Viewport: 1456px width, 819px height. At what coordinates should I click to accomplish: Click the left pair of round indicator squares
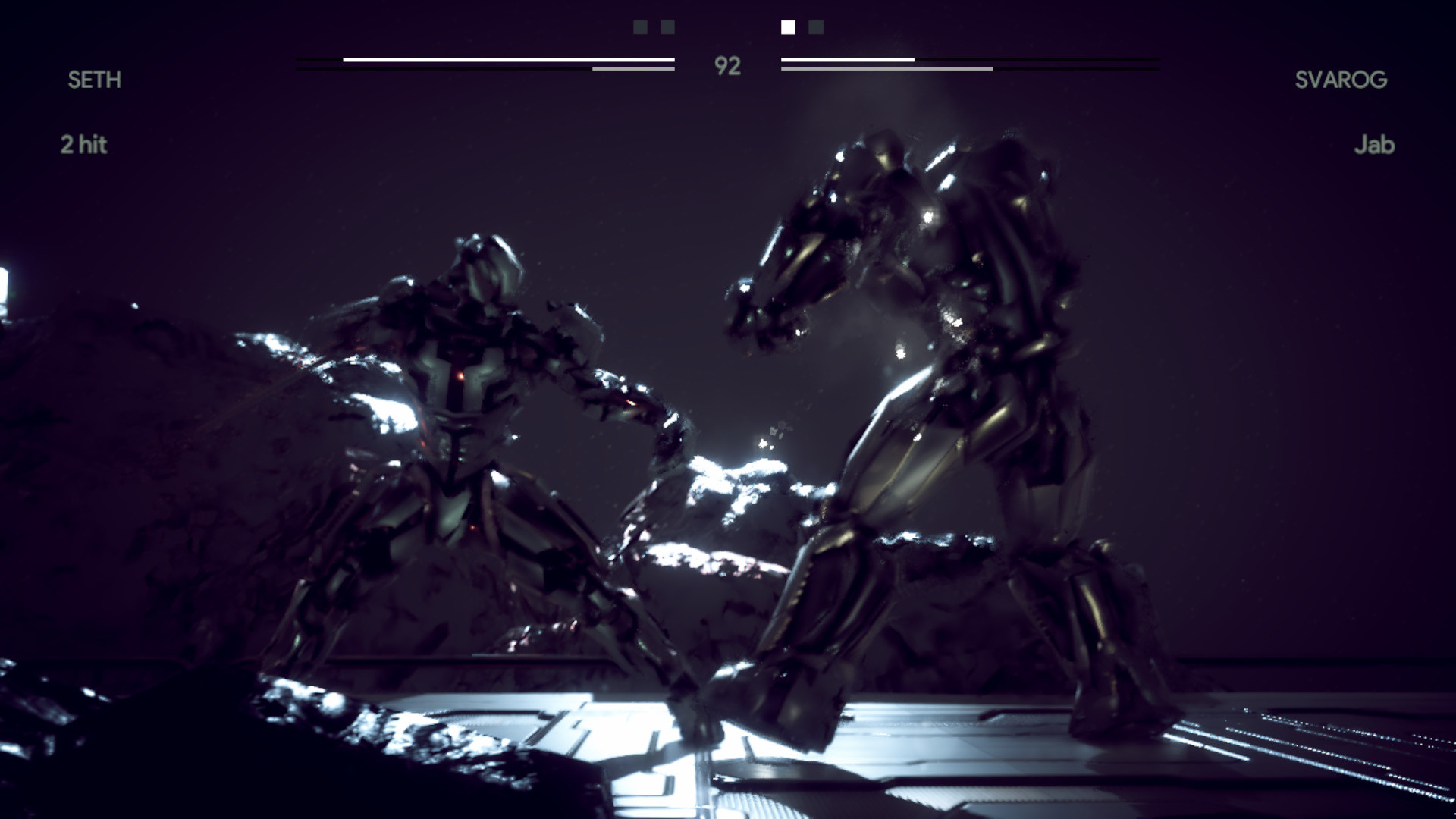click(652, 28)
